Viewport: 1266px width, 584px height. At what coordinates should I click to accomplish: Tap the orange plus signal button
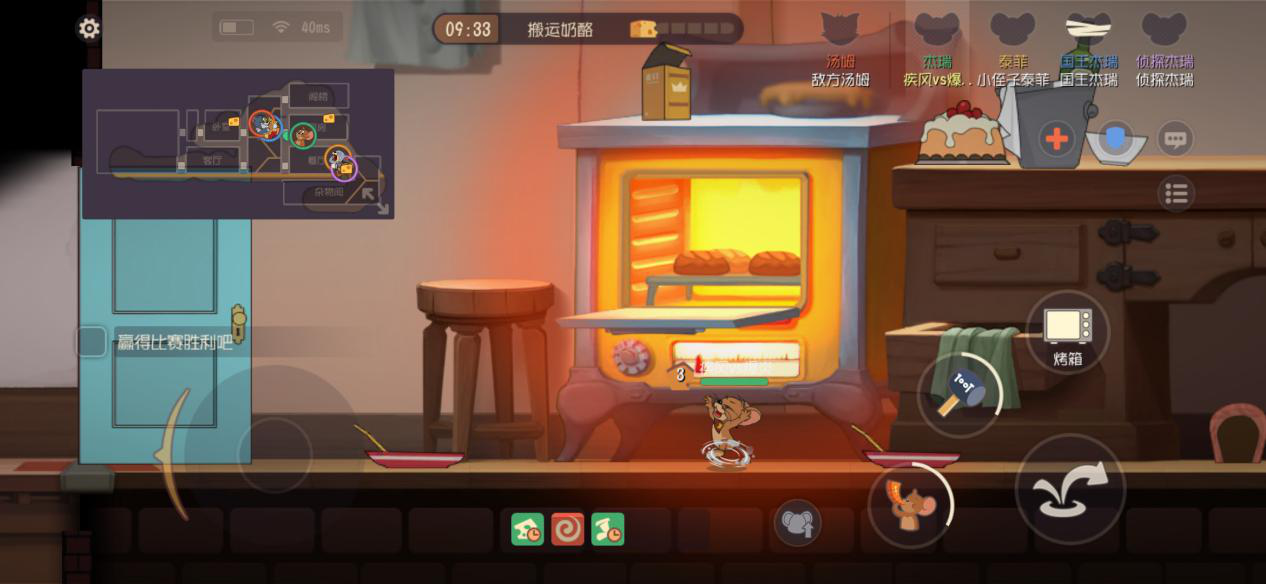click(1056, 138)
